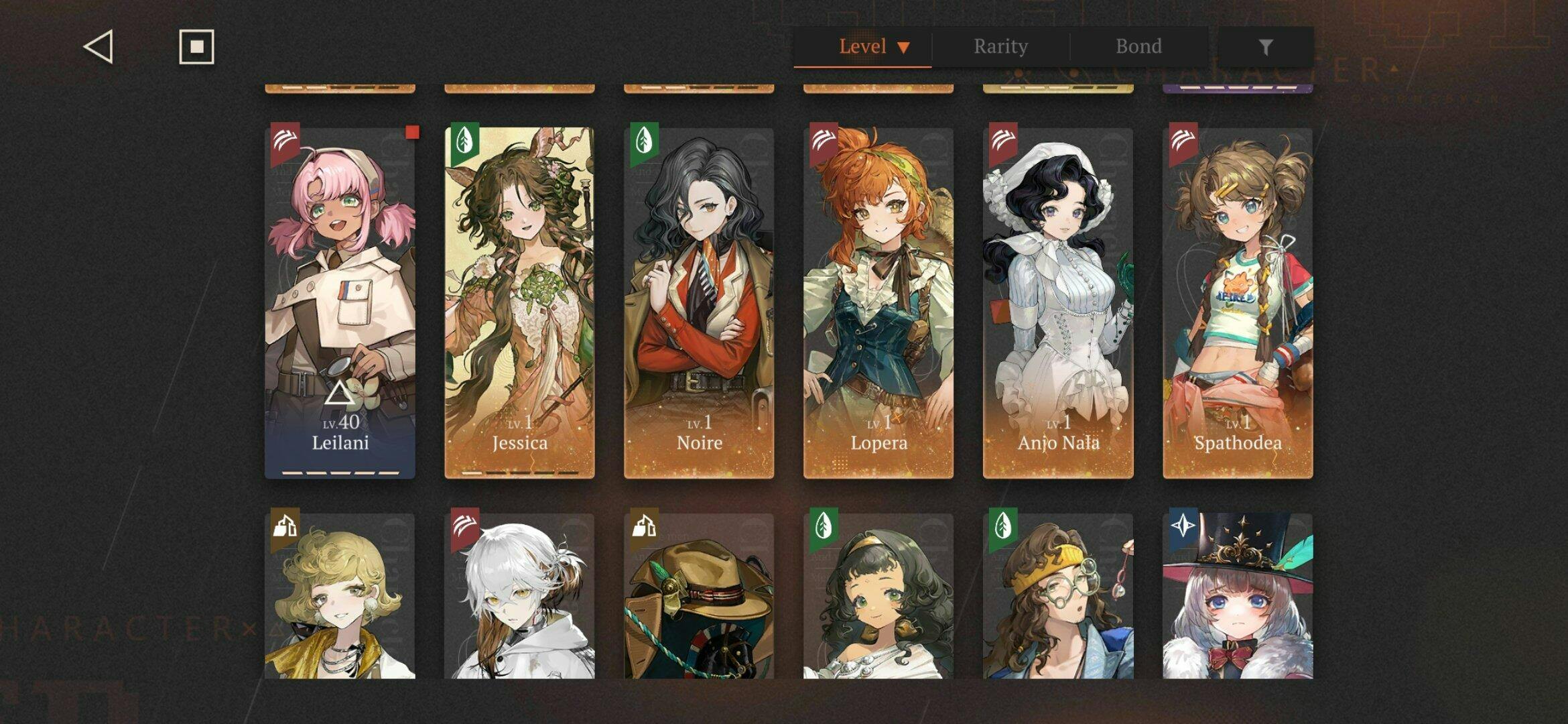Viewport: 1568px width, 724px height.
Task: Select the Spathodea character card
Action: pos(1238,302)
